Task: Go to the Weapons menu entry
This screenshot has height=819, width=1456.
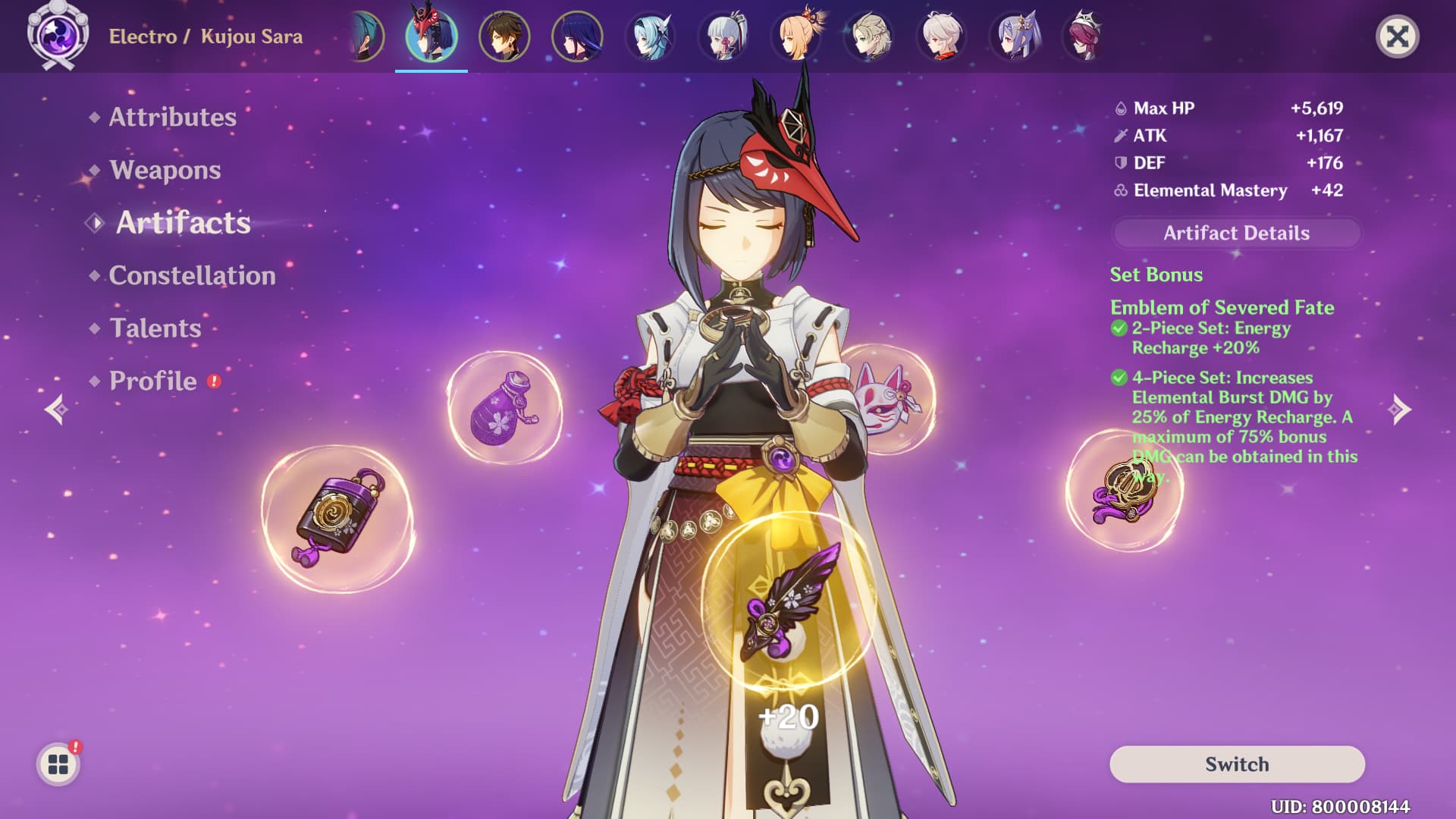Action: click(x=165, y=170)
